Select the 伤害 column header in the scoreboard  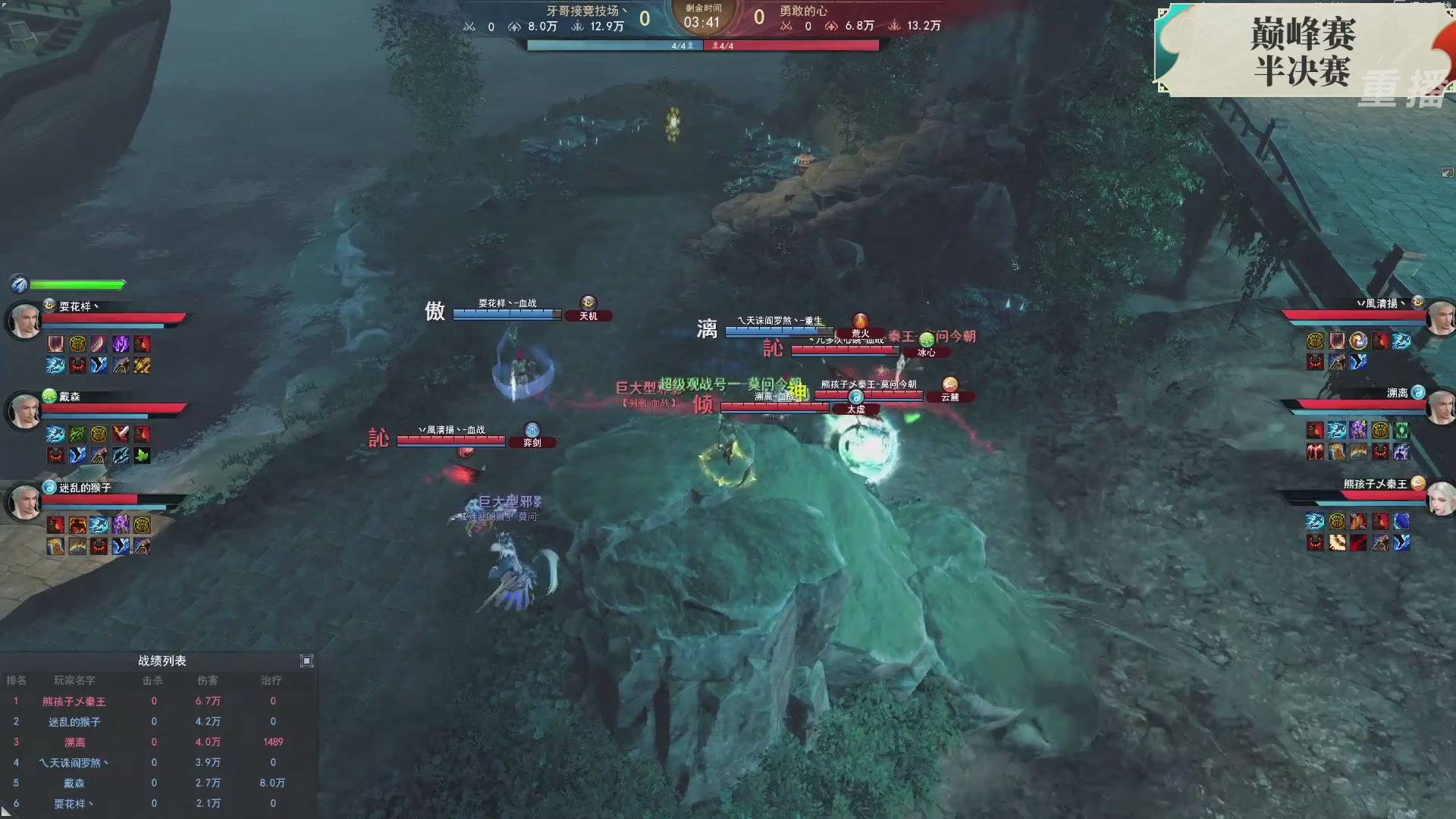click(207, 680)
